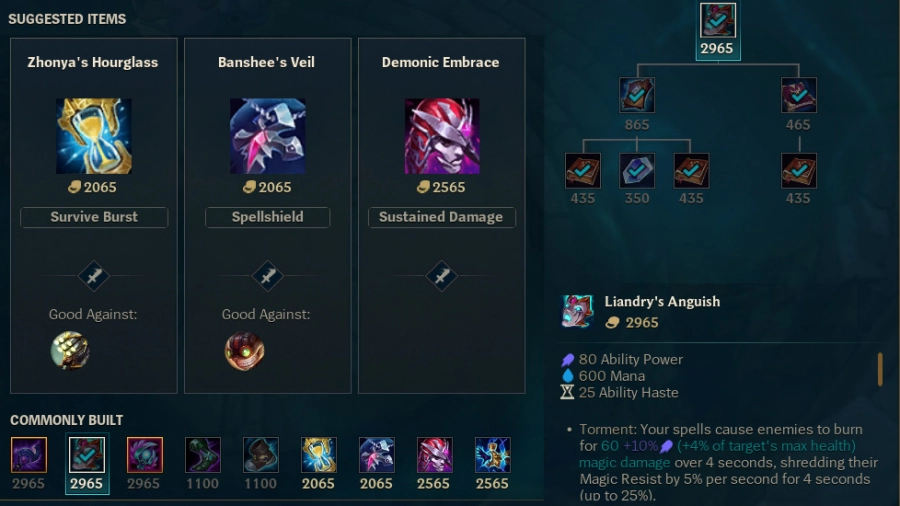The width and height of the screenshot is (900, 506).
Task: Choose the suggested Banshee's Veil item
Action: click(x=268, y=136)
